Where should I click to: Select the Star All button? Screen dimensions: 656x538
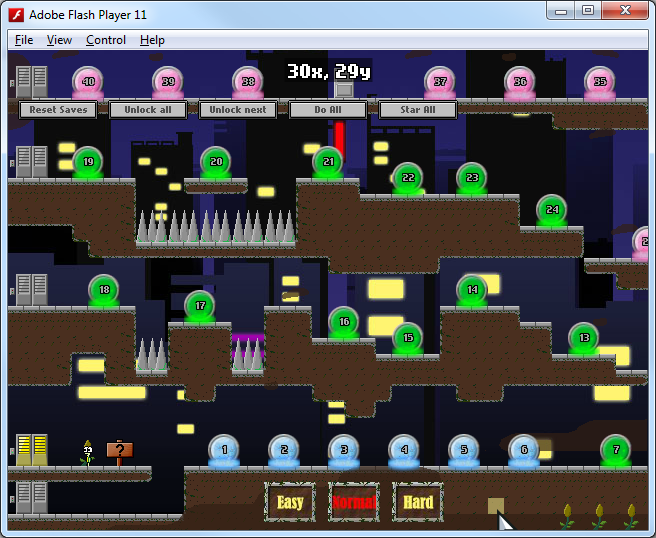pos(418,110)
